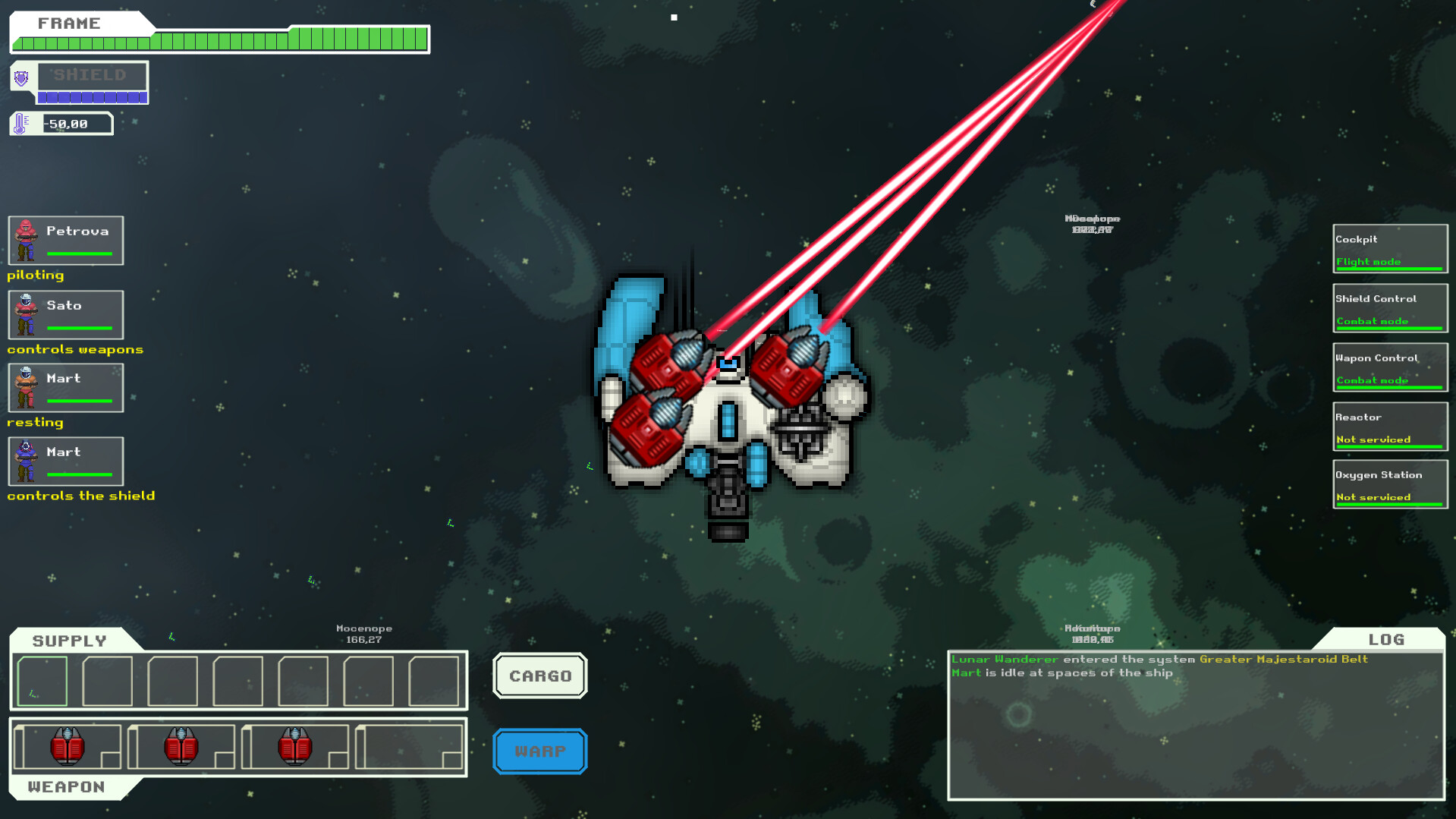Open the LOG panel tab
Image resolution: width=1456 pixels, height=819 pixels.
(1386, 640)
